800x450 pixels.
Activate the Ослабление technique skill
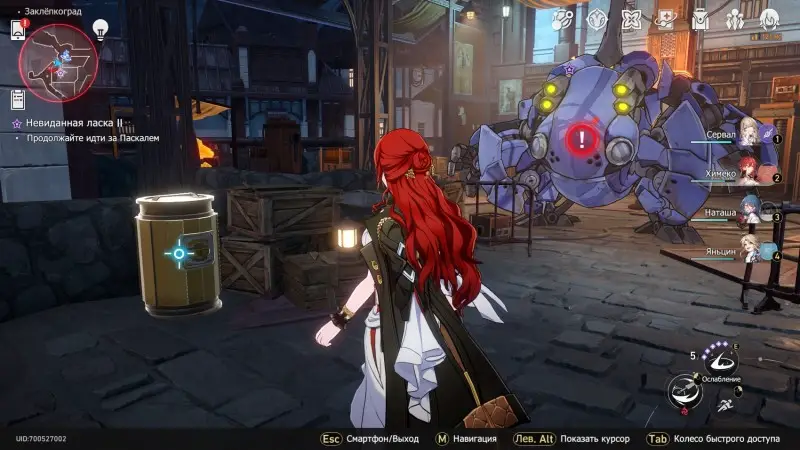[722, 362]
